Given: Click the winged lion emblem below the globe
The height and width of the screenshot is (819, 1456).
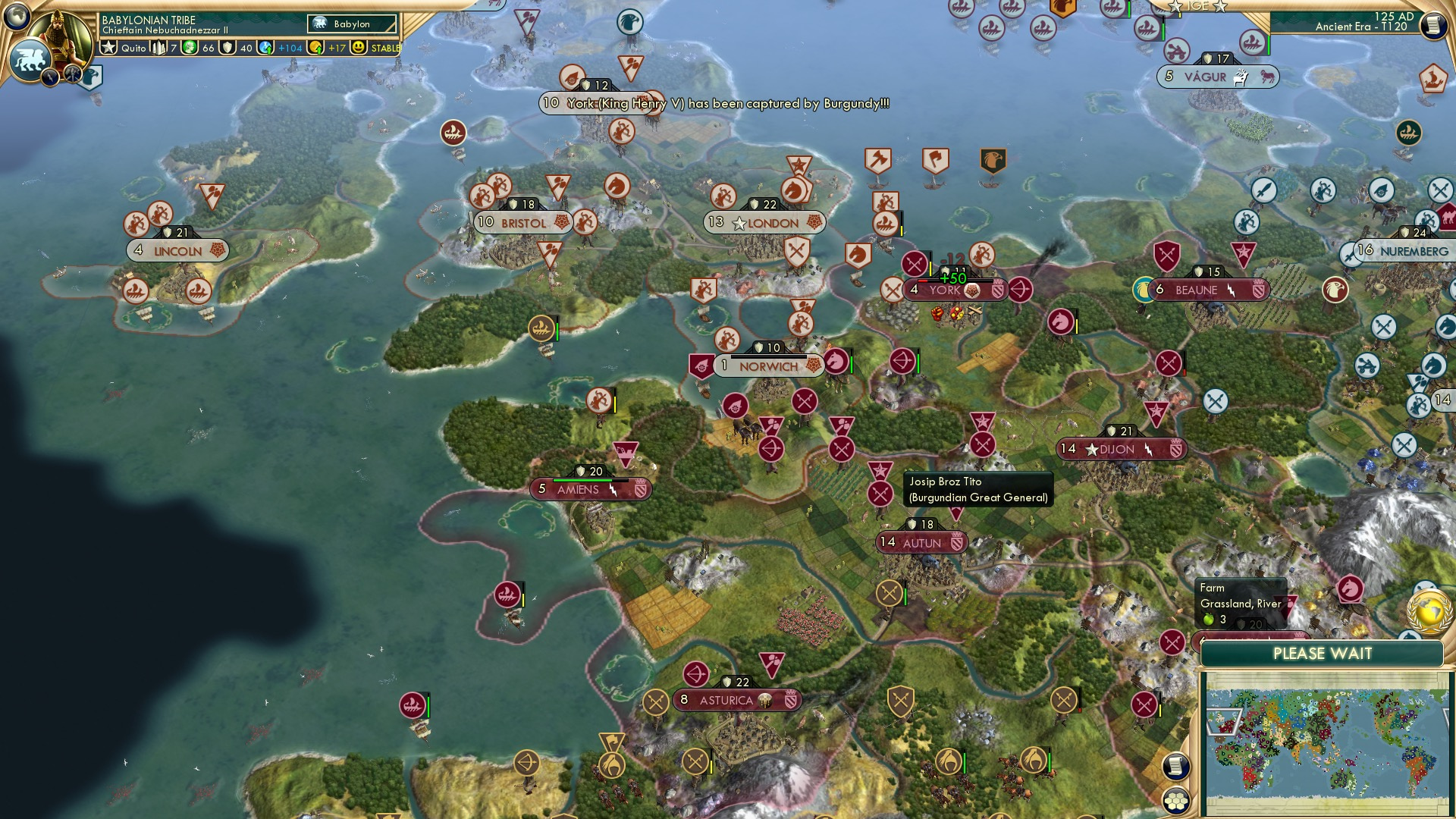Looking at the screenshot, I should click(30, 58).
